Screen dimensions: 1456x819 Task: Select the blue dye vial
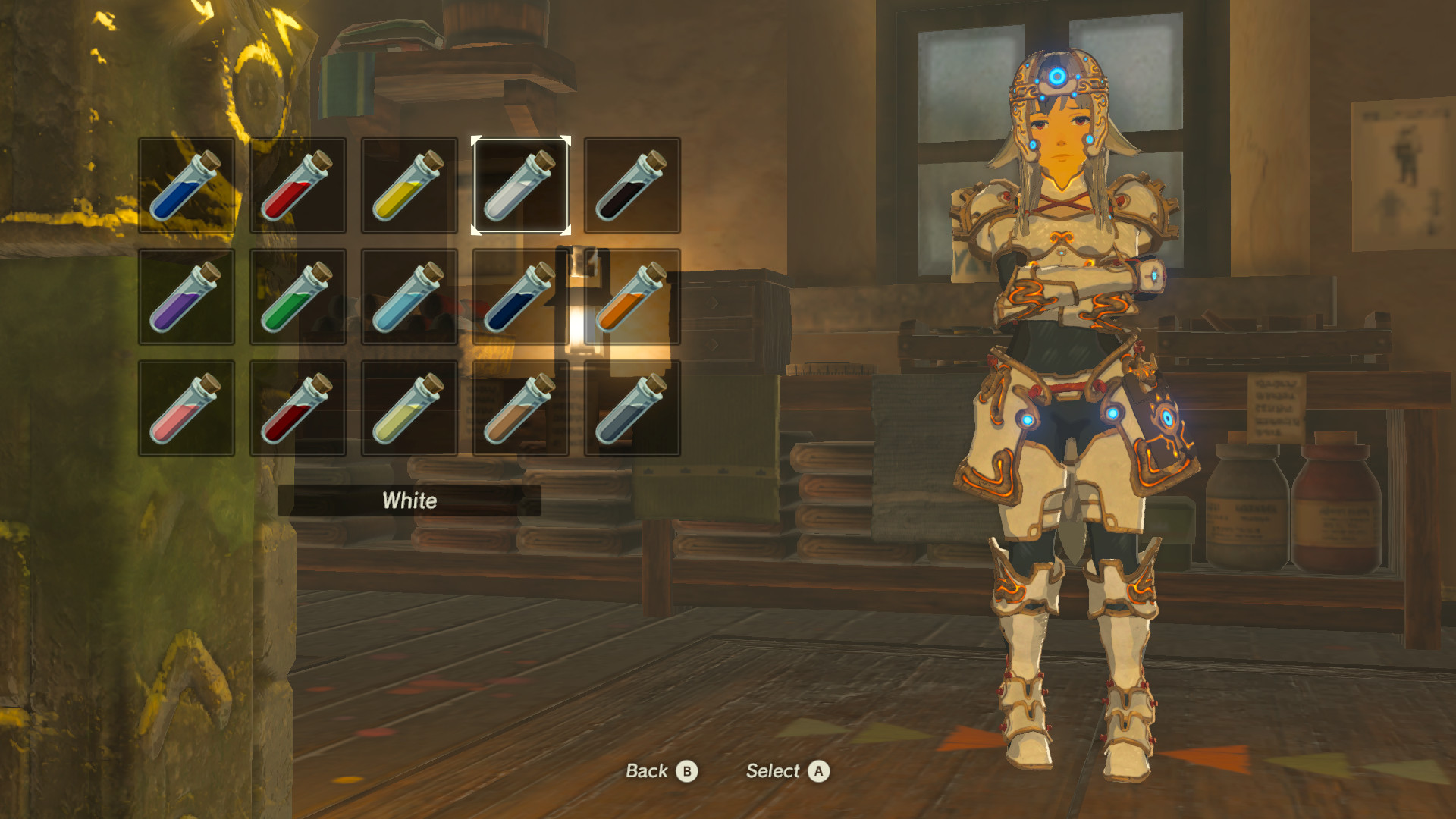tap(186, 187)
